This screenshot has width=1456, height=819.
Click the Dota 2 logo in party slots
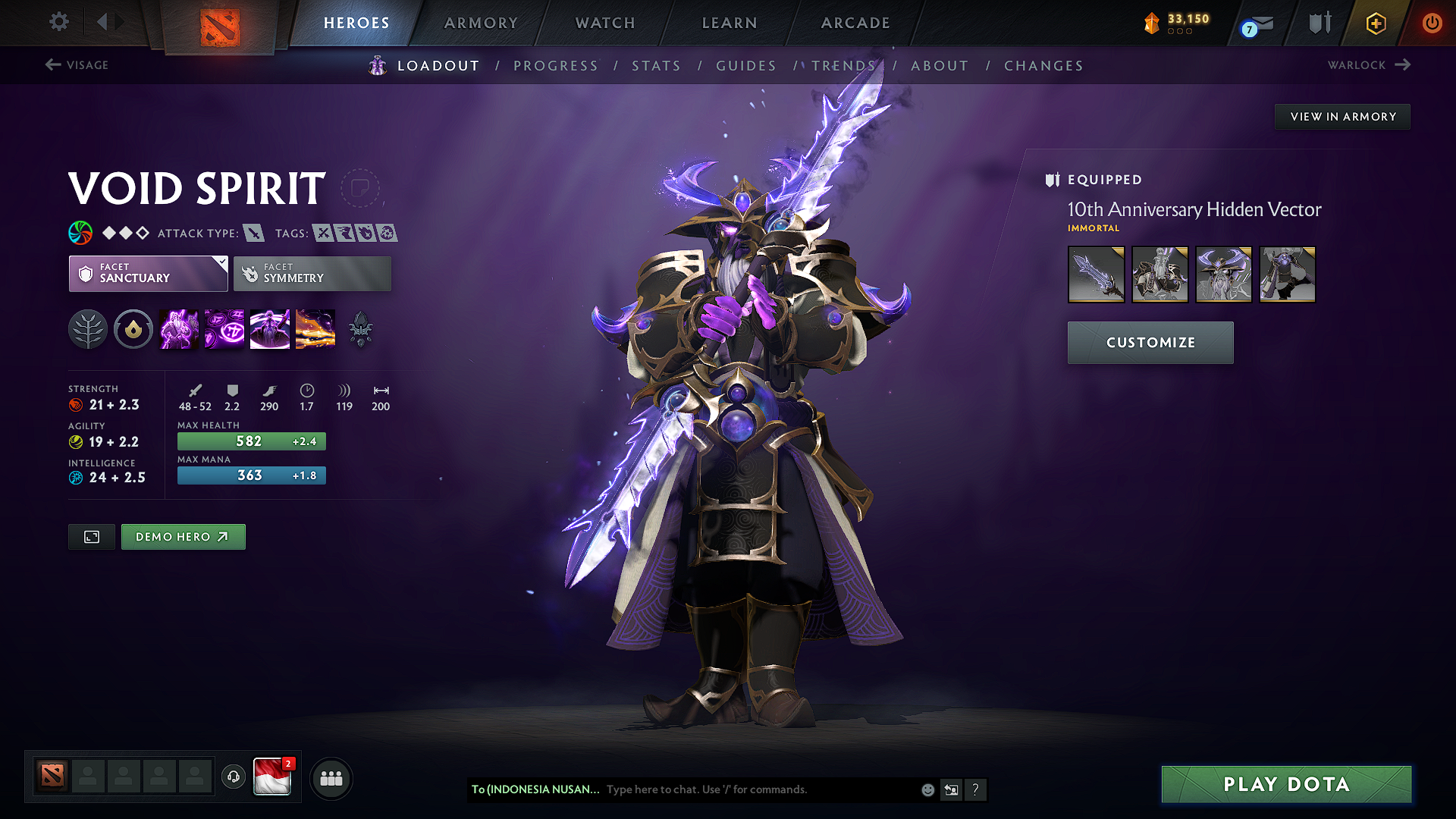coord(51,775)
